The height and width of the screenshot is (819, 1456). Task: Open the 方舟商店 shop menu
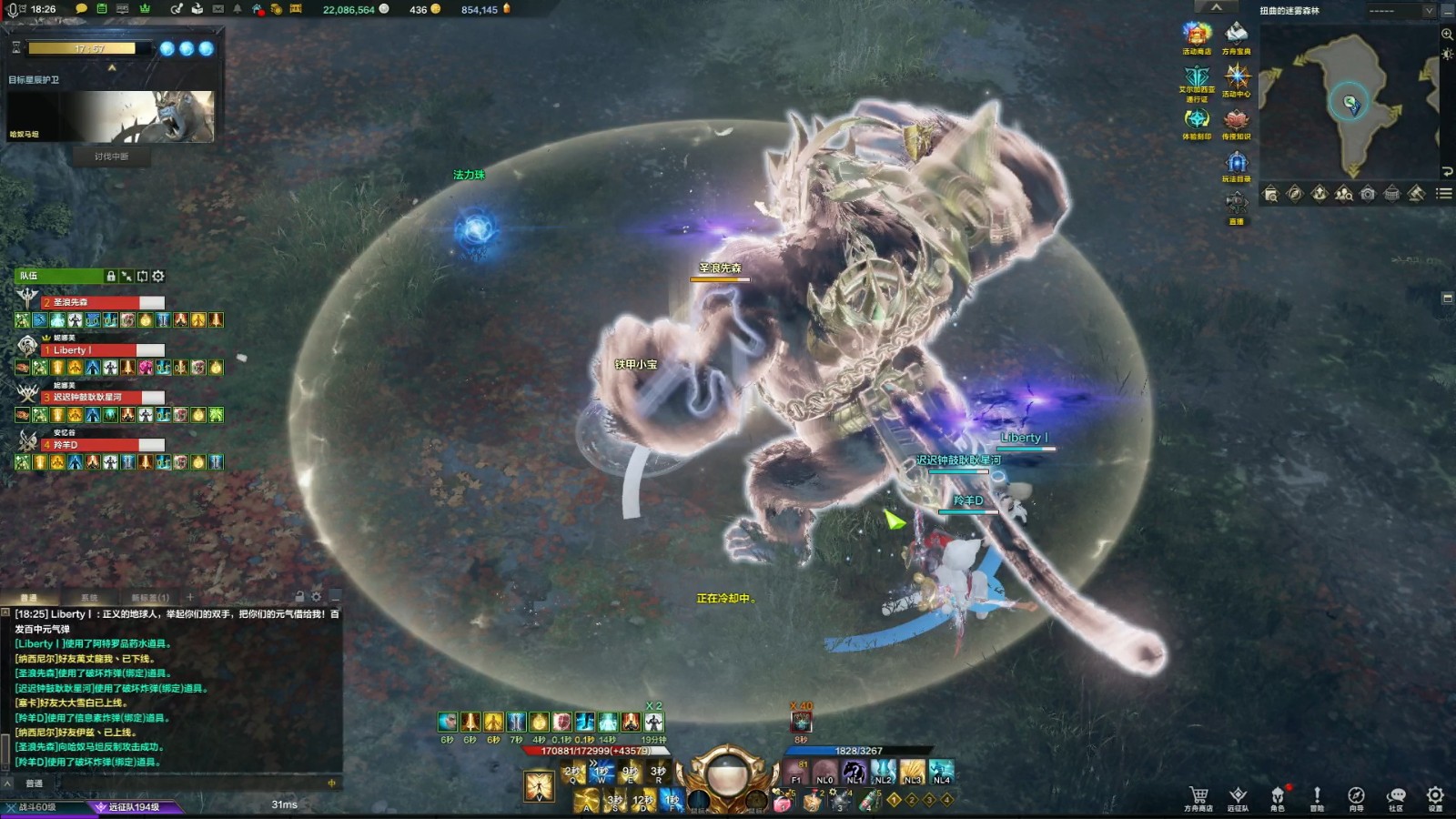[1198, 797]
